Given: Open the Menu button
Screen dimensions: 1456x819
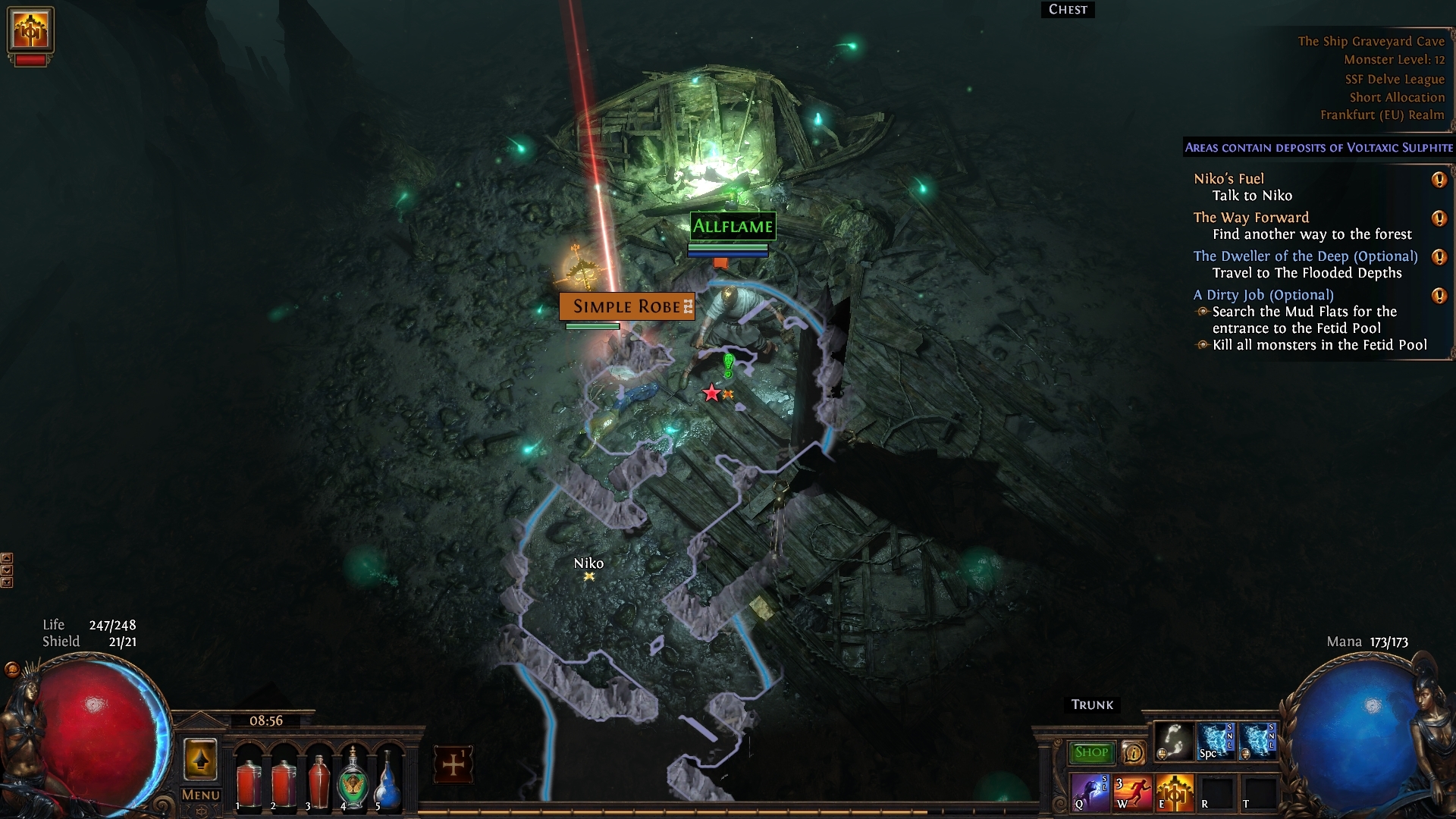Looking at the screenshot, I should point(200,795).
